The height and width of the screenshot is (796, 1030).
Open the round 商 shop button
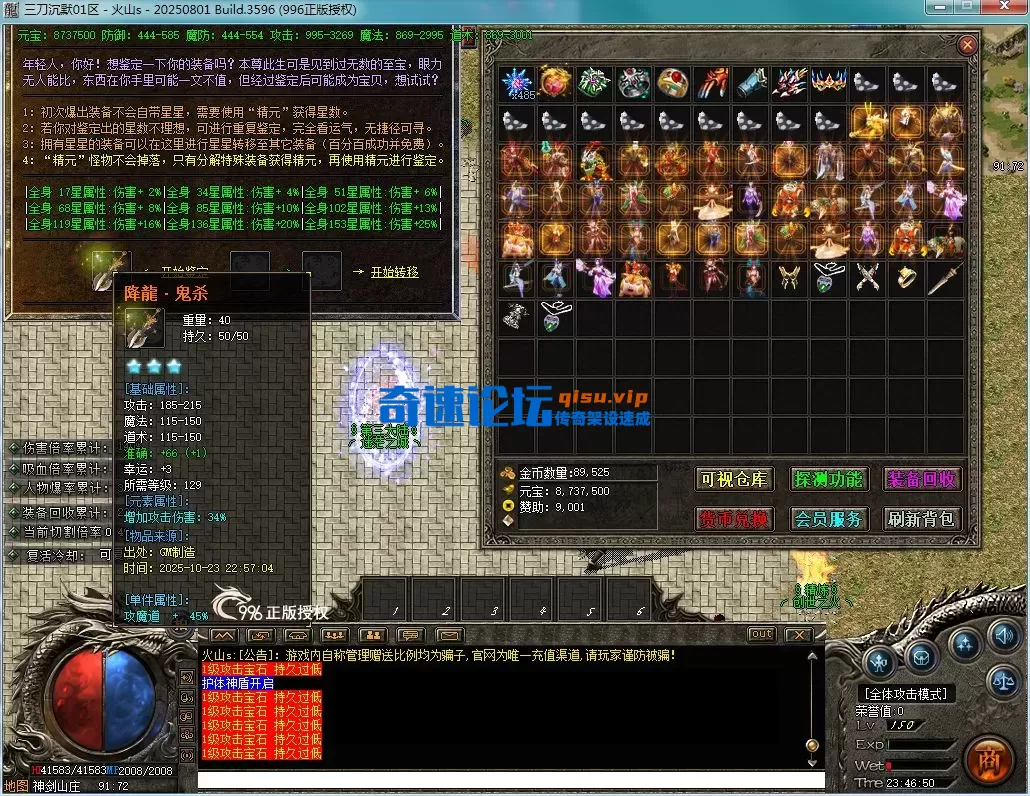coord(989,757)
